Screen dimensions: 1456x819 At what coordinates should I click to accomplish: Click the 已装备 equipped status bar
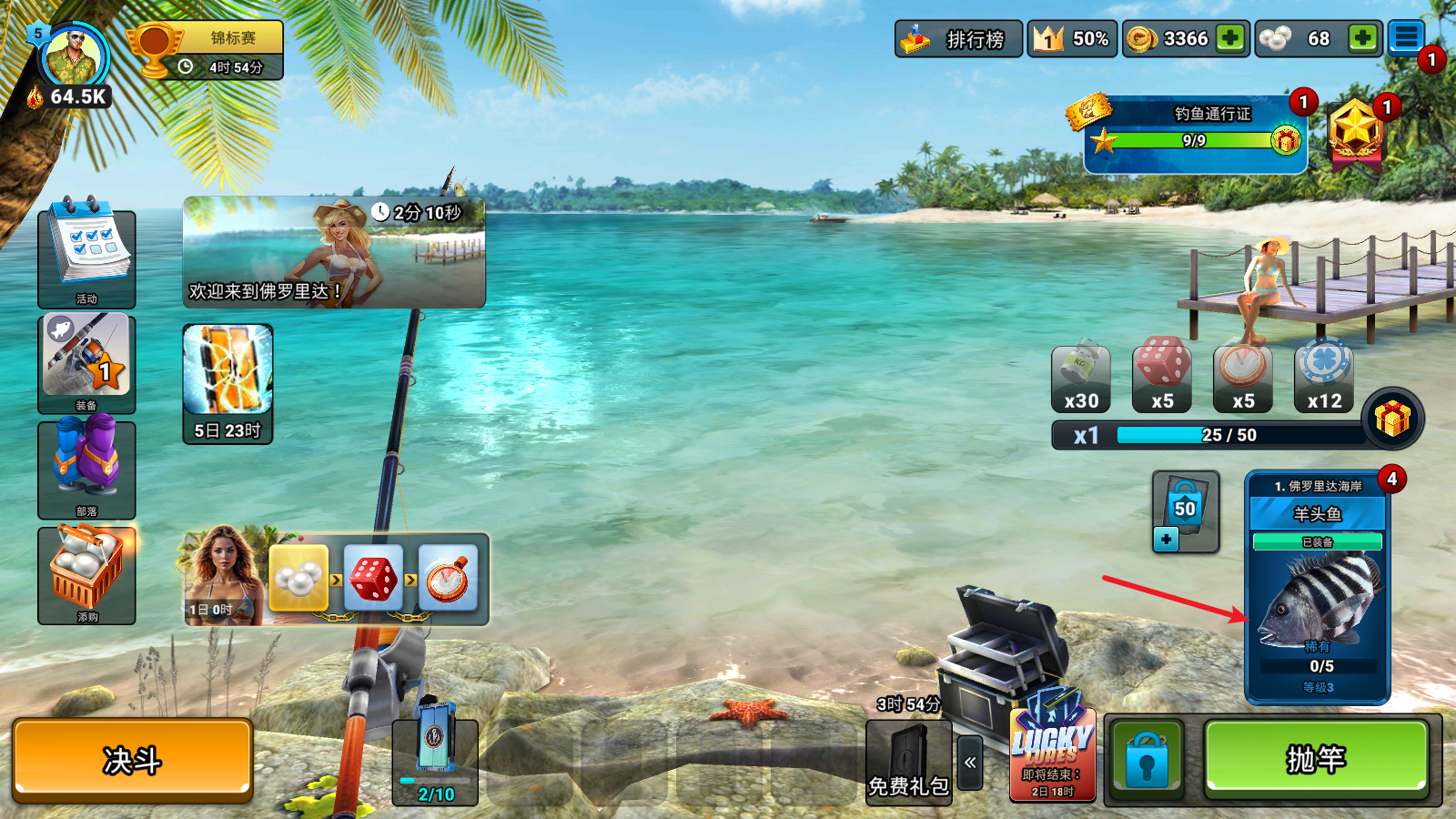[x=1319, y=541]
